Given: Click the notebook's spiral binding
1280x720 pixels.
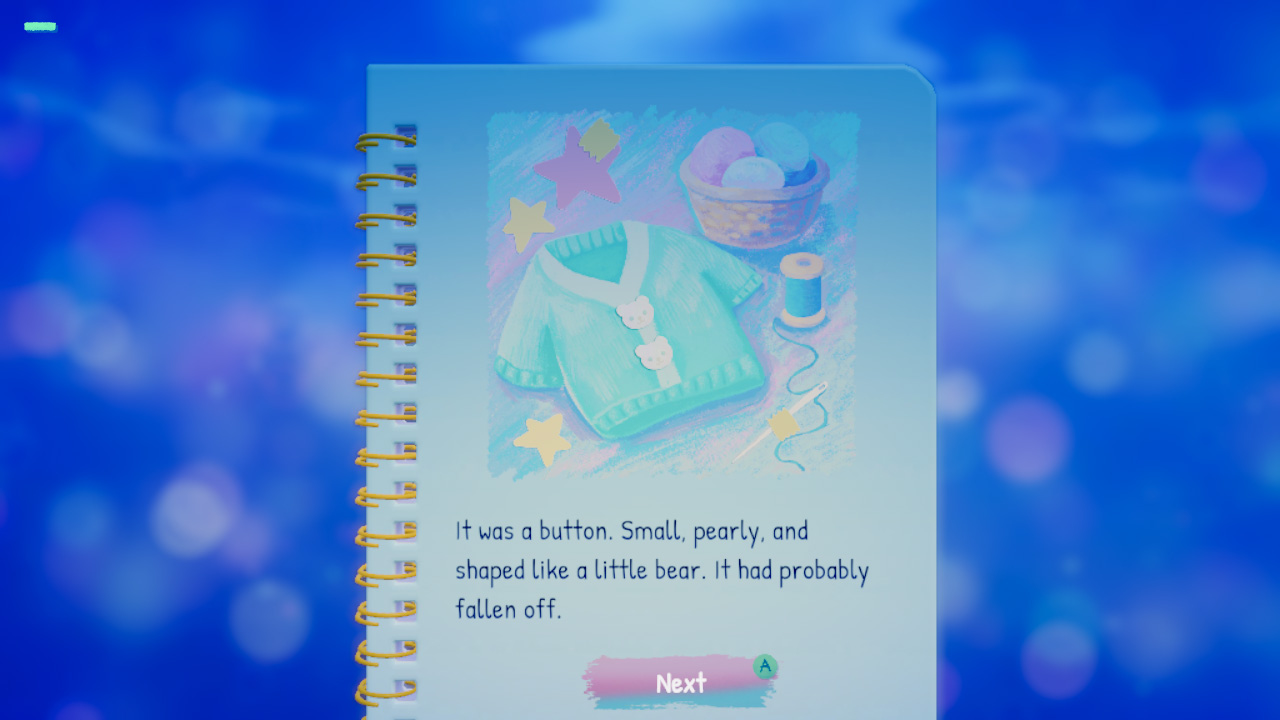Looking at the screenshot, I should coord(390,400).
